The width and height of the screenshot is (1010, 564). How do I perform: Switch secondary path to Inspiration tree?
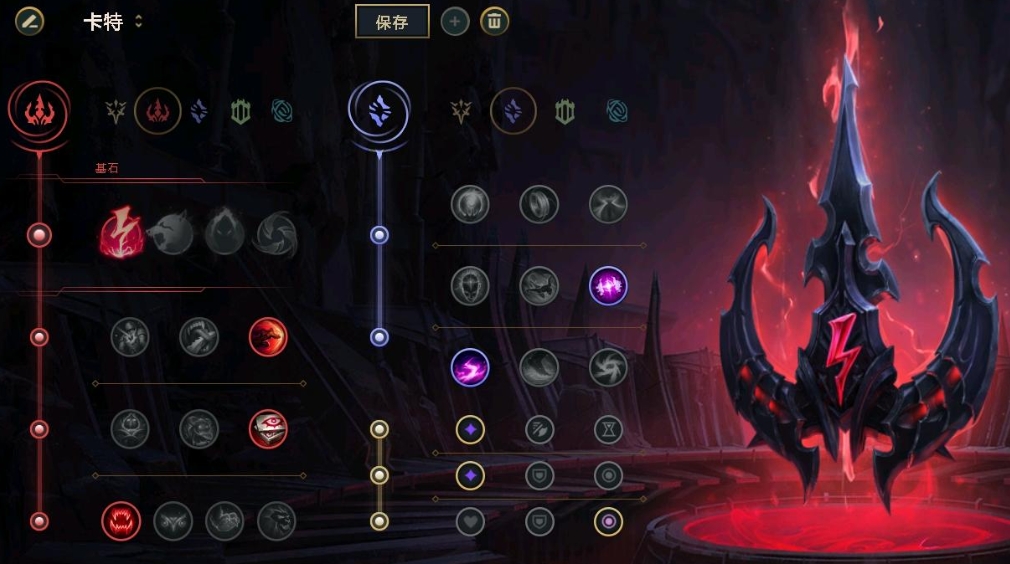tap(617, 111)
